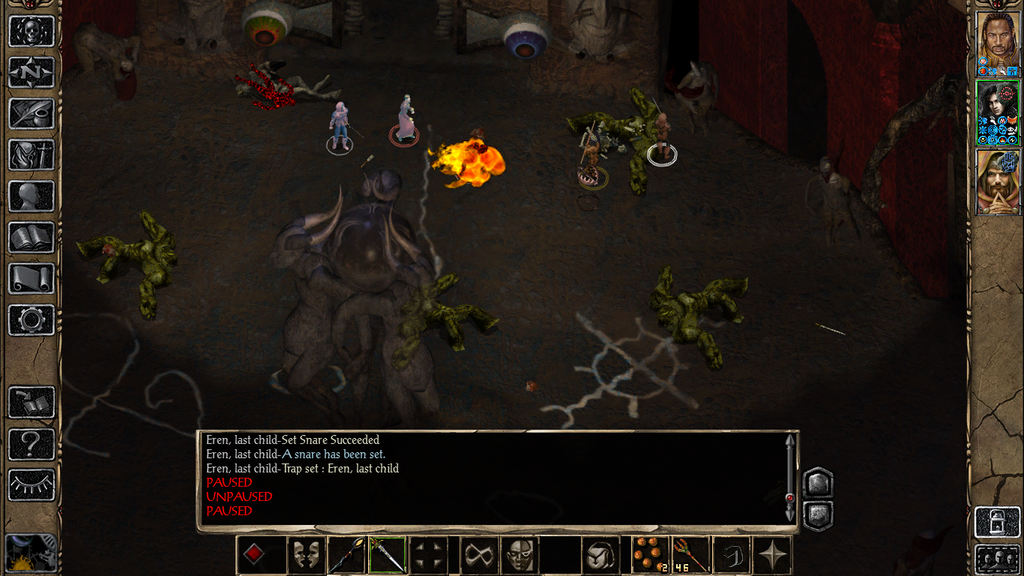Open the area map compass button
Viewport: 1024px width, 576px height.
31,72
